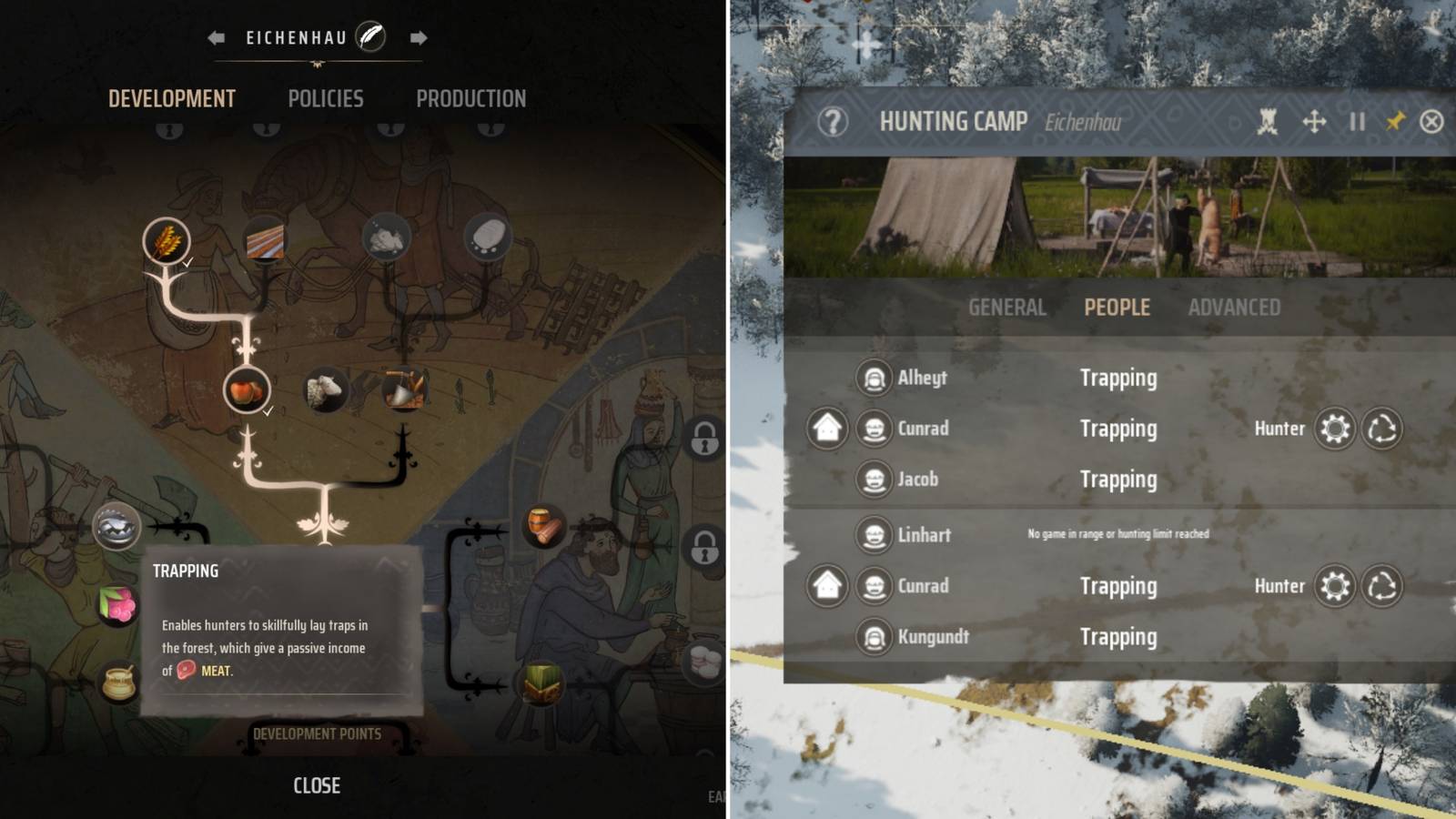
Task: Open the Advanced tab of the Hunting Camp
Action: 1234,308
